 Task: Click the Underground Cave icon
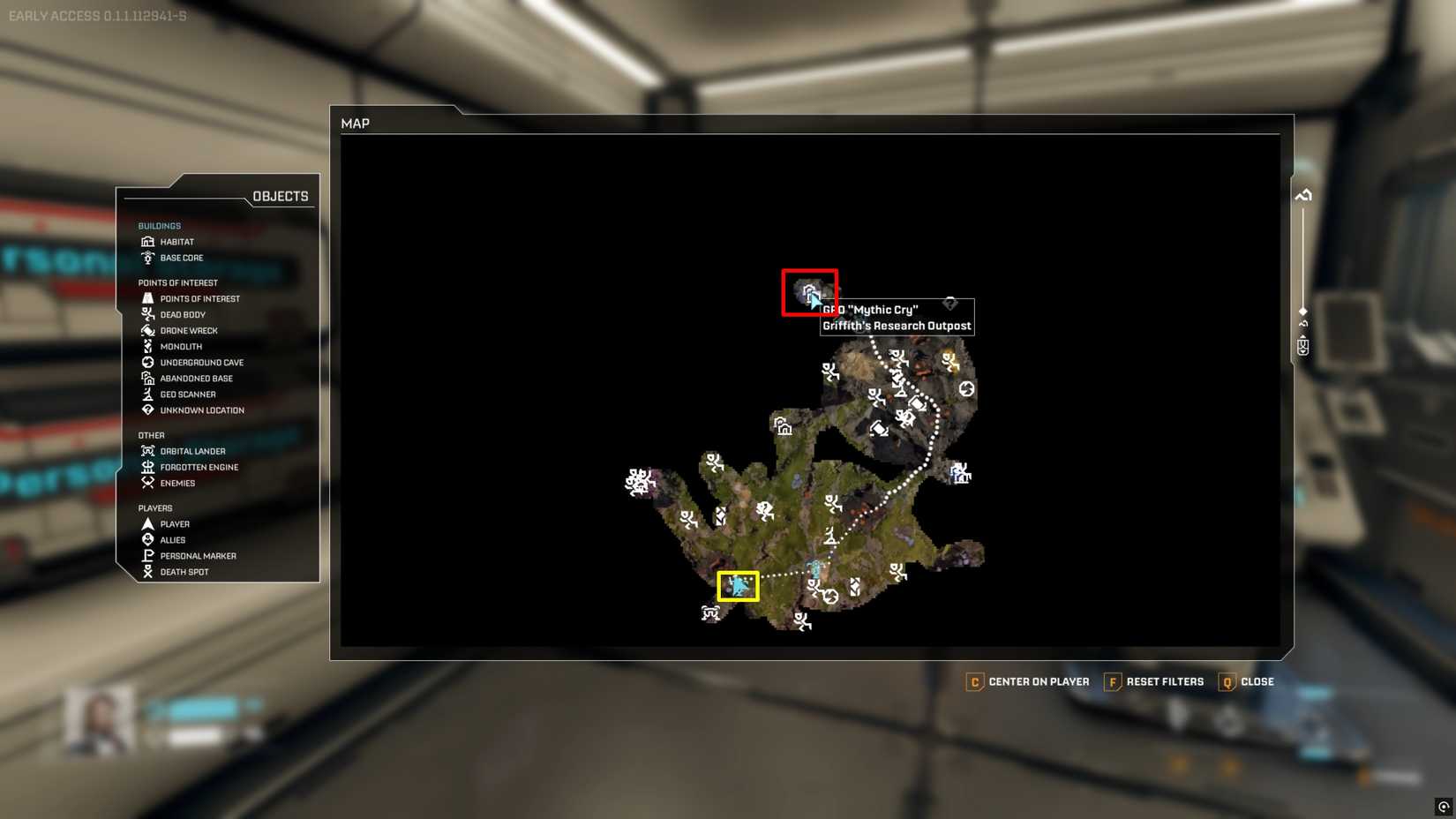(x=147, y=362)
